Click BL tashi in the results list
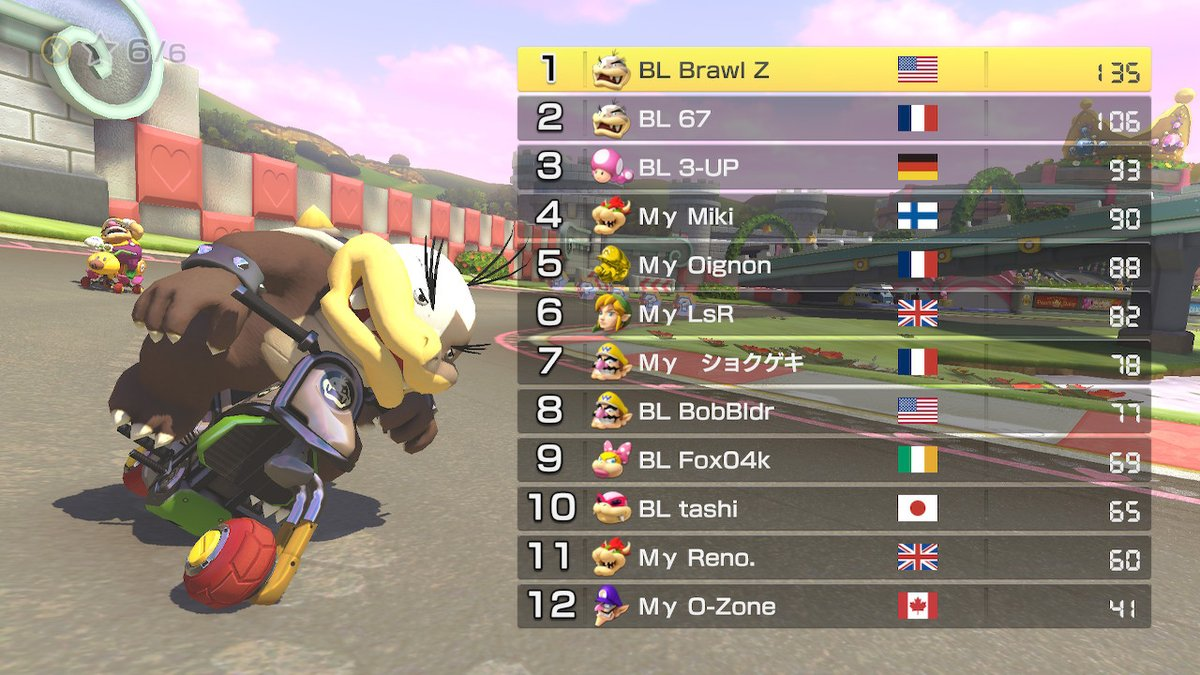Viewport: 1200px width, 675px height. pyautogui.click(x=833, y=509)
